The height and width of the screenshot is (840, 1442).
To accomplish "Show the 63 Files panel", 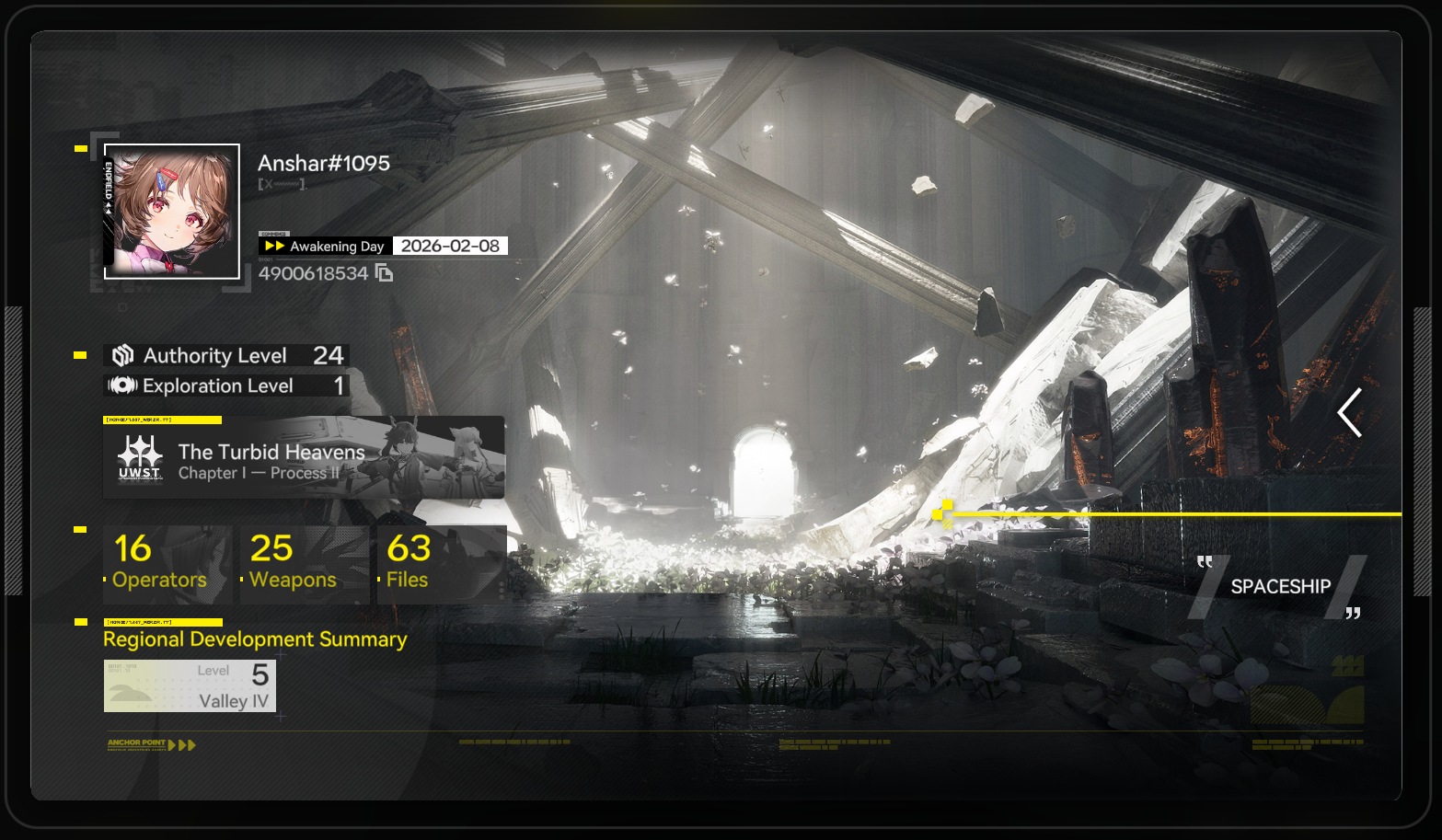I will click(440, 563).
